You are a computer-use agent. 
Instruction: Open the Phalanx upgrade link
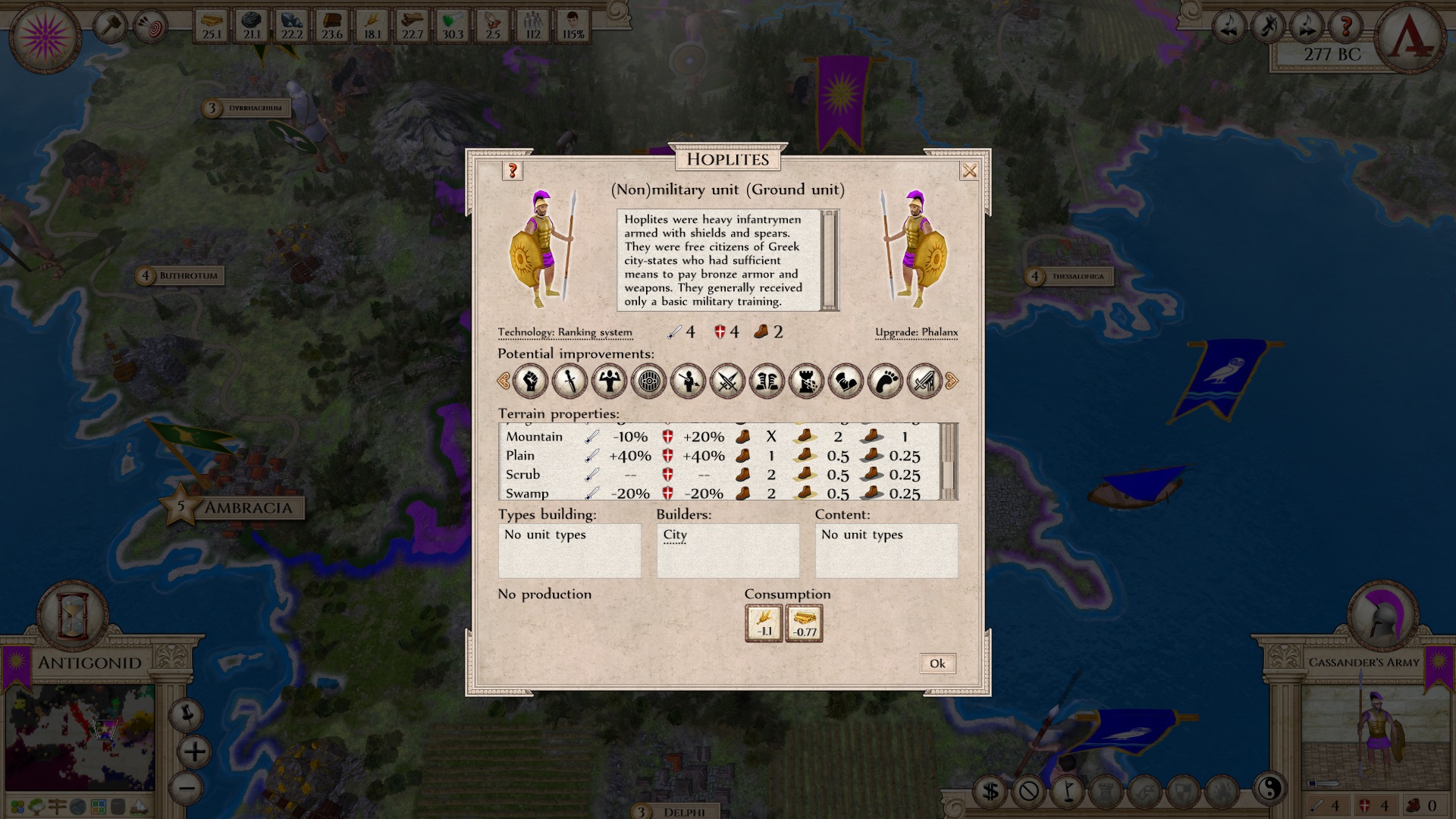click(x=940, y=332)
